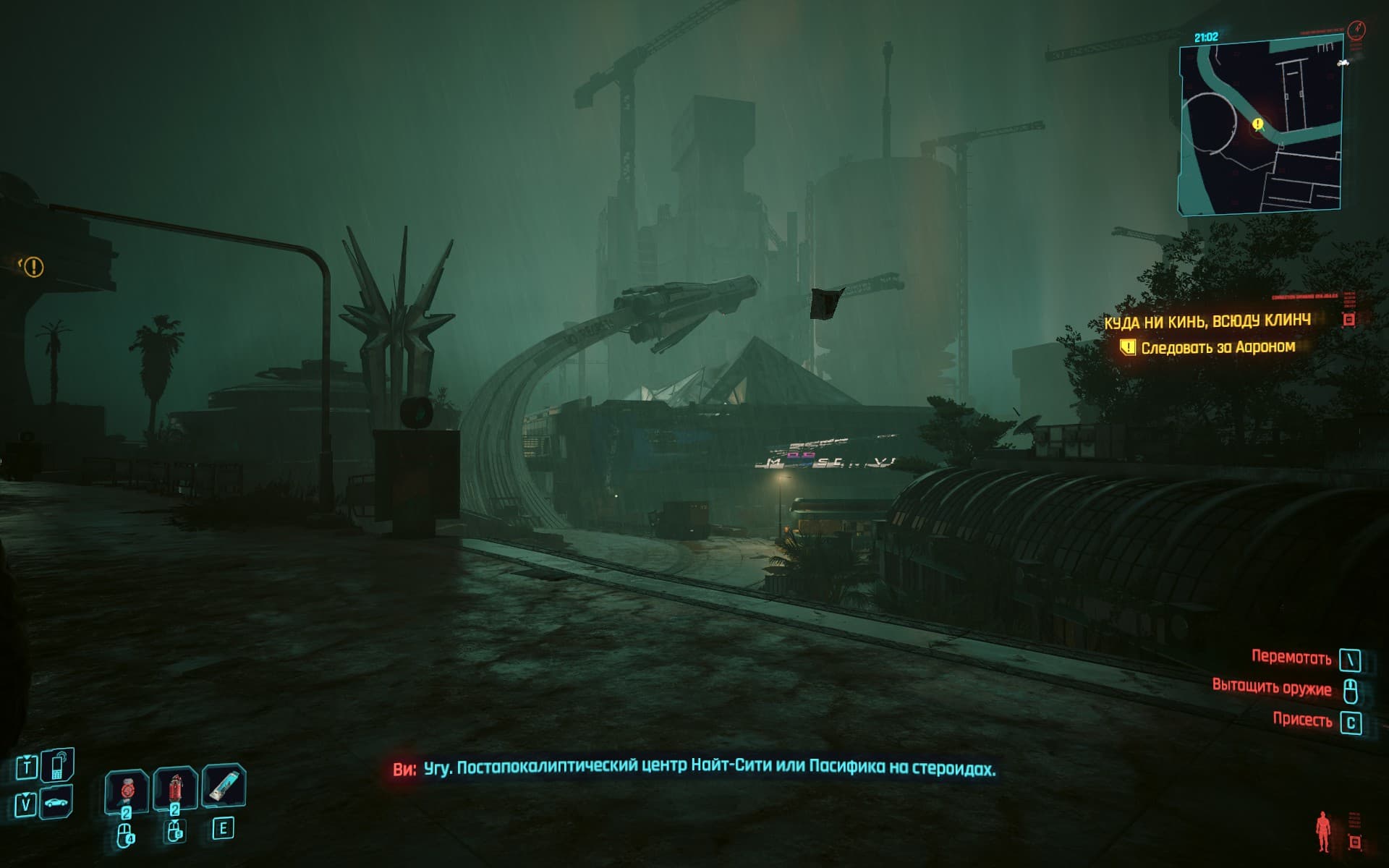Click the yellow exclamation waypoint marker
This screenshot has width=1389, height=868.
point(33,268)
